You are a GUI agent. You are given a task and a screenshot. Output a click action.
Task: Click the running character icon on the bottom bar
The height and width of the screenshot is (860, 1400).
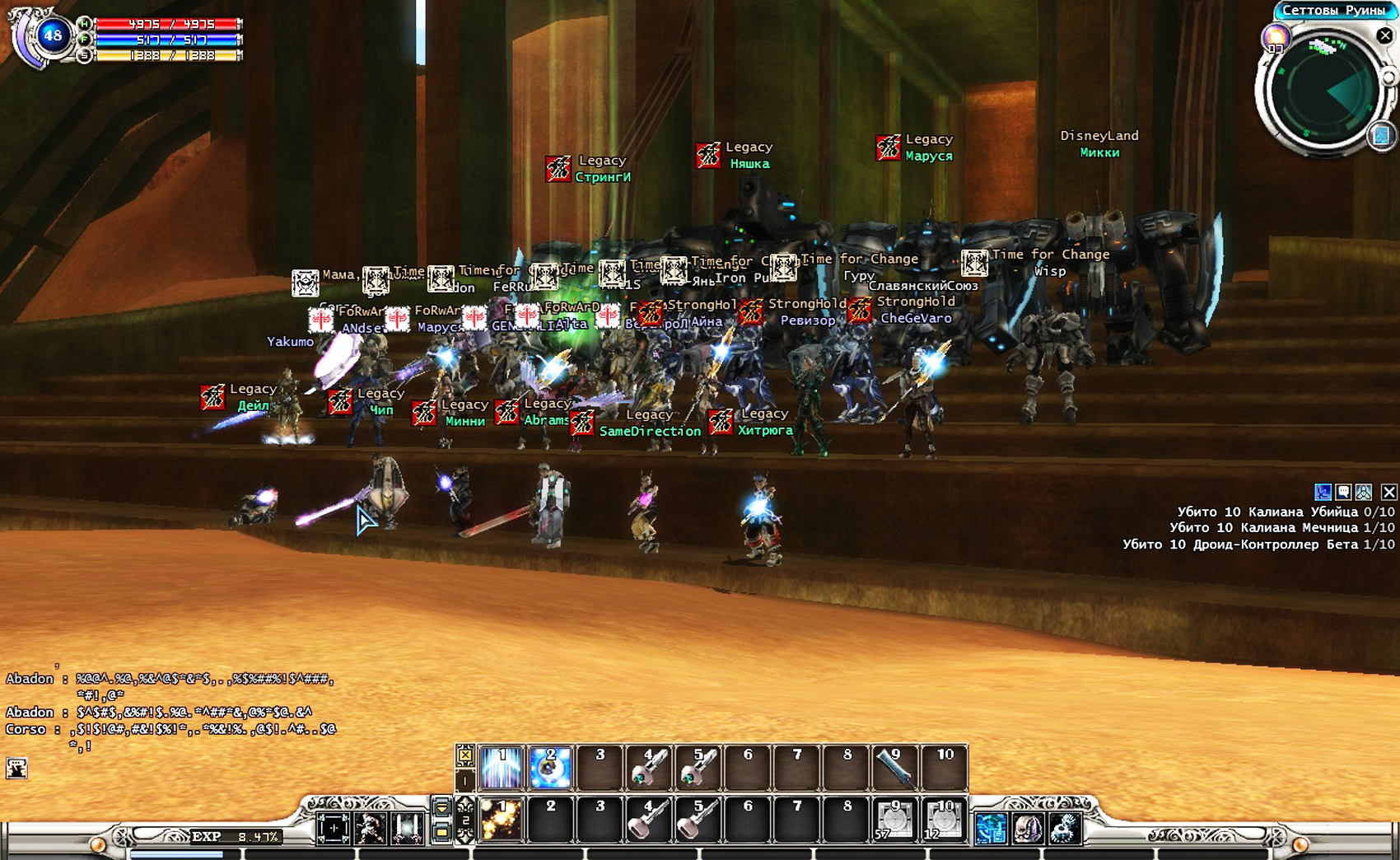(x=371, y=828)
